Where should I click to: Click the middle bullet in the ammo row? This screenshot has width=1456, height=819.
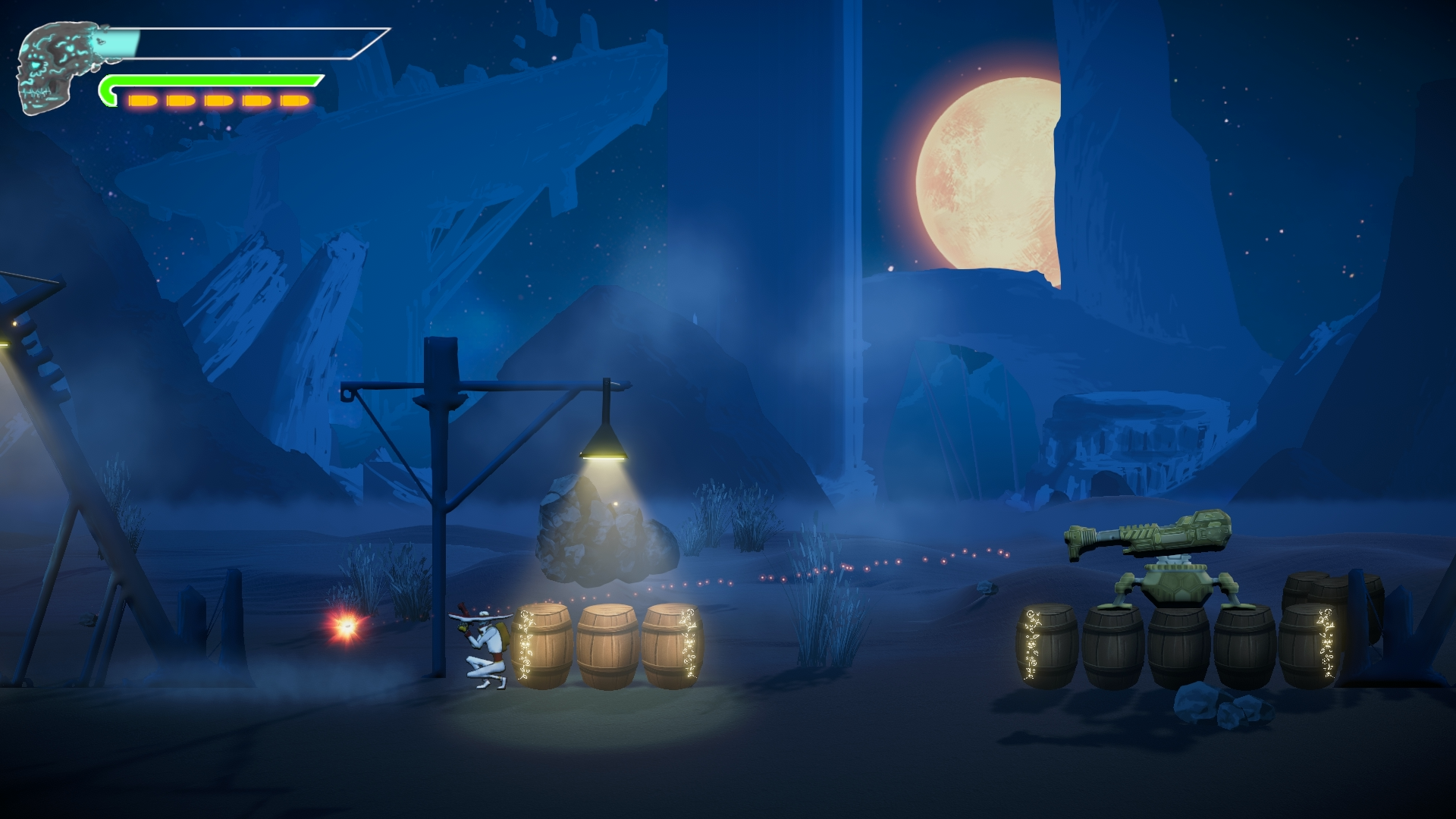pyautogui.click(x=218, y=99)
